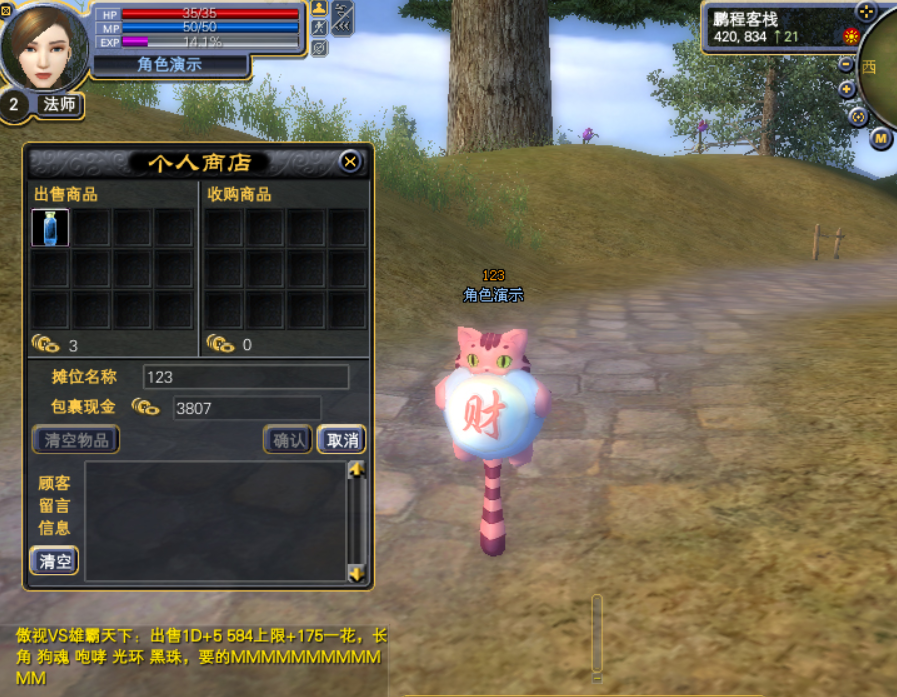Close the 个人商店 shop window

click(x=350, y=161)
